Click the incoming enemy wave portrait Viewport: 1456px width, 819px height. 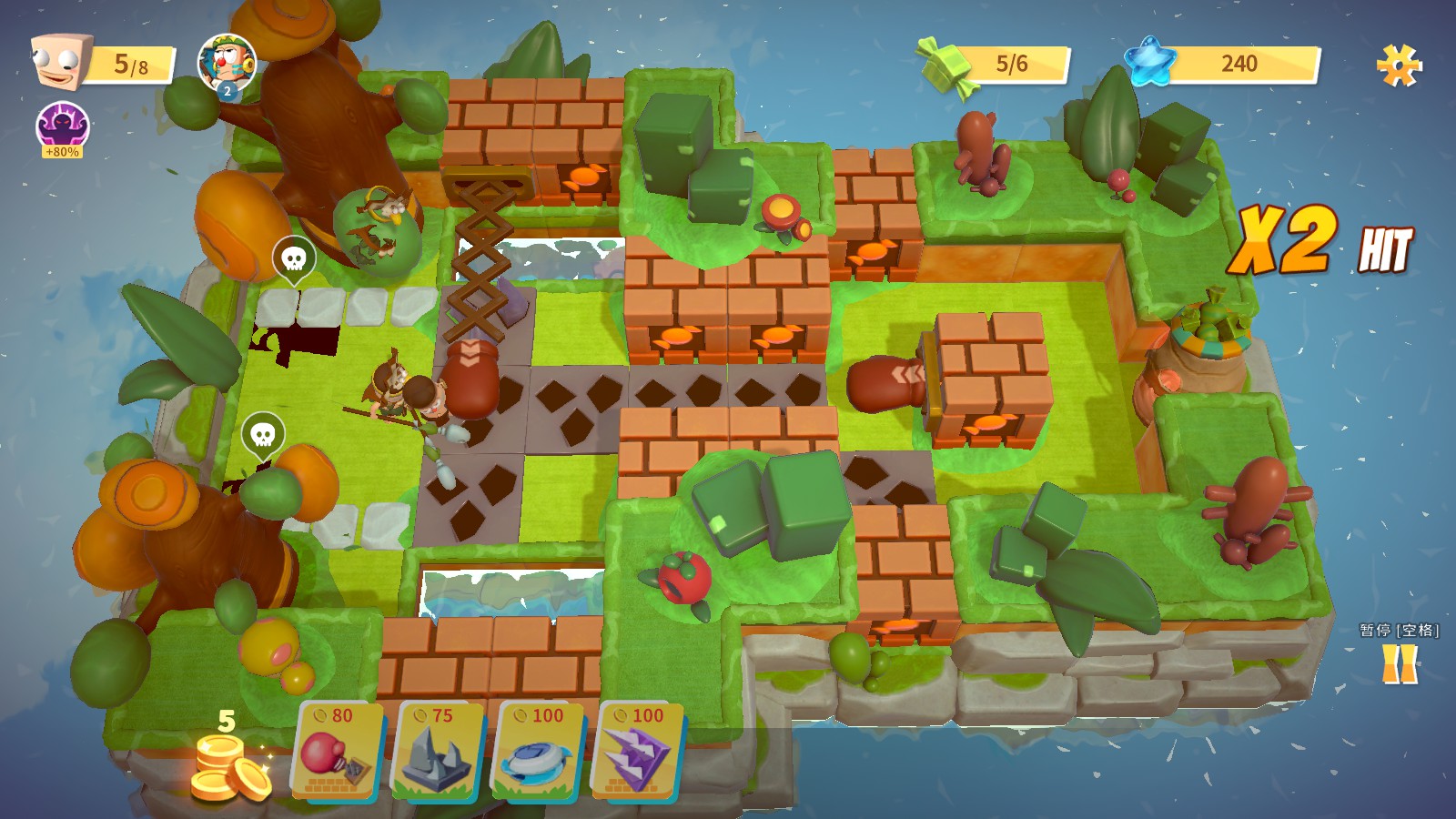pyautogui.click(x=227, y=63)
